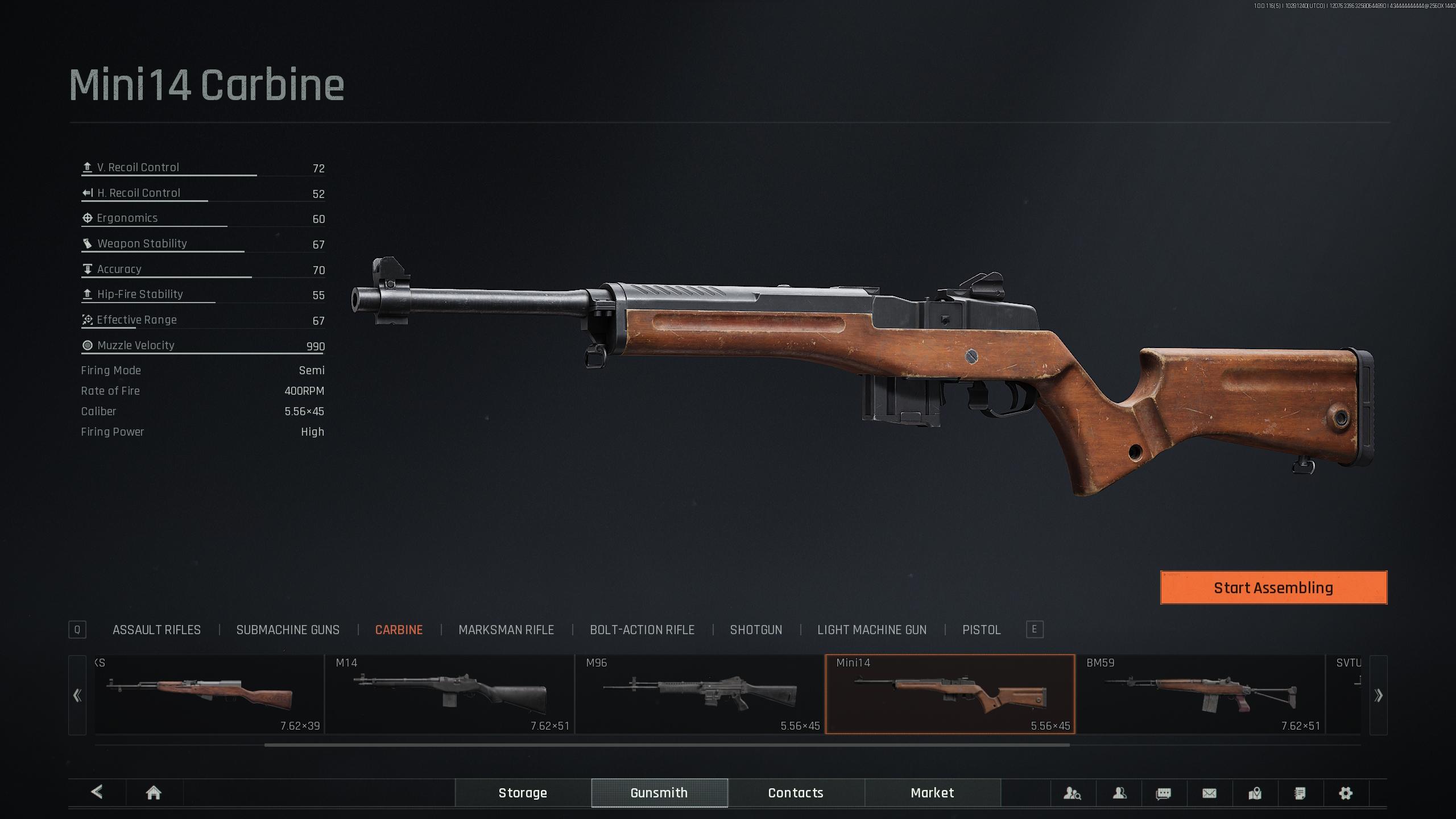Select the M14 weapon tile
The width and height of the screenshot is (1456, 819).
(449, 694)
